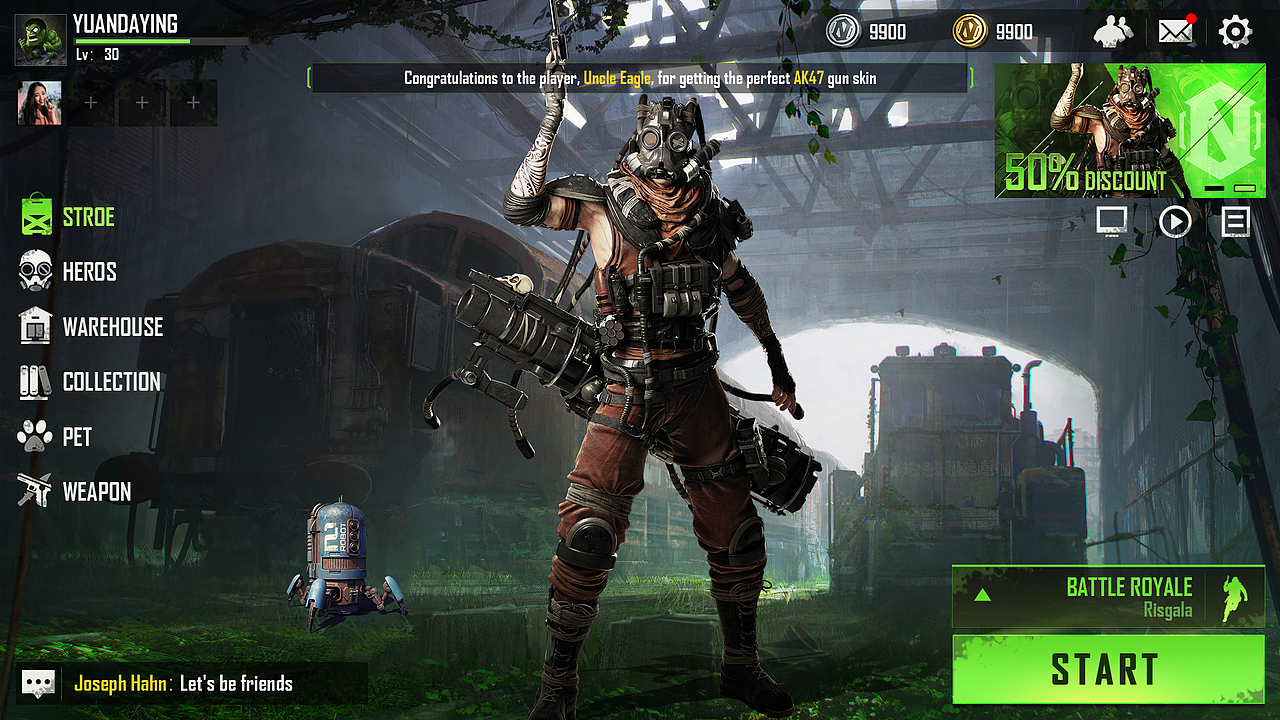Select the teammate portrait in the squad
Screen dimensions: 1280x720
(x=40, y=103)
